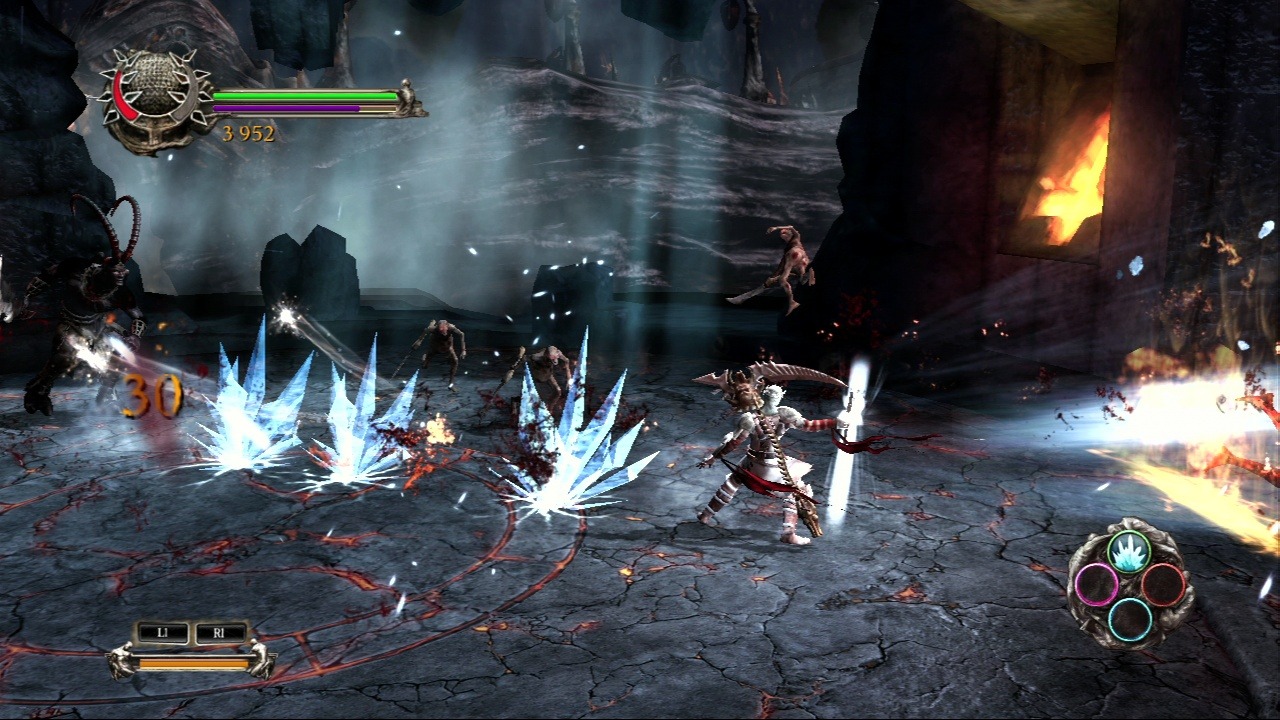
Task: Click the empty red magic slot on the wheel
Action: click(x=1162, y=584)
